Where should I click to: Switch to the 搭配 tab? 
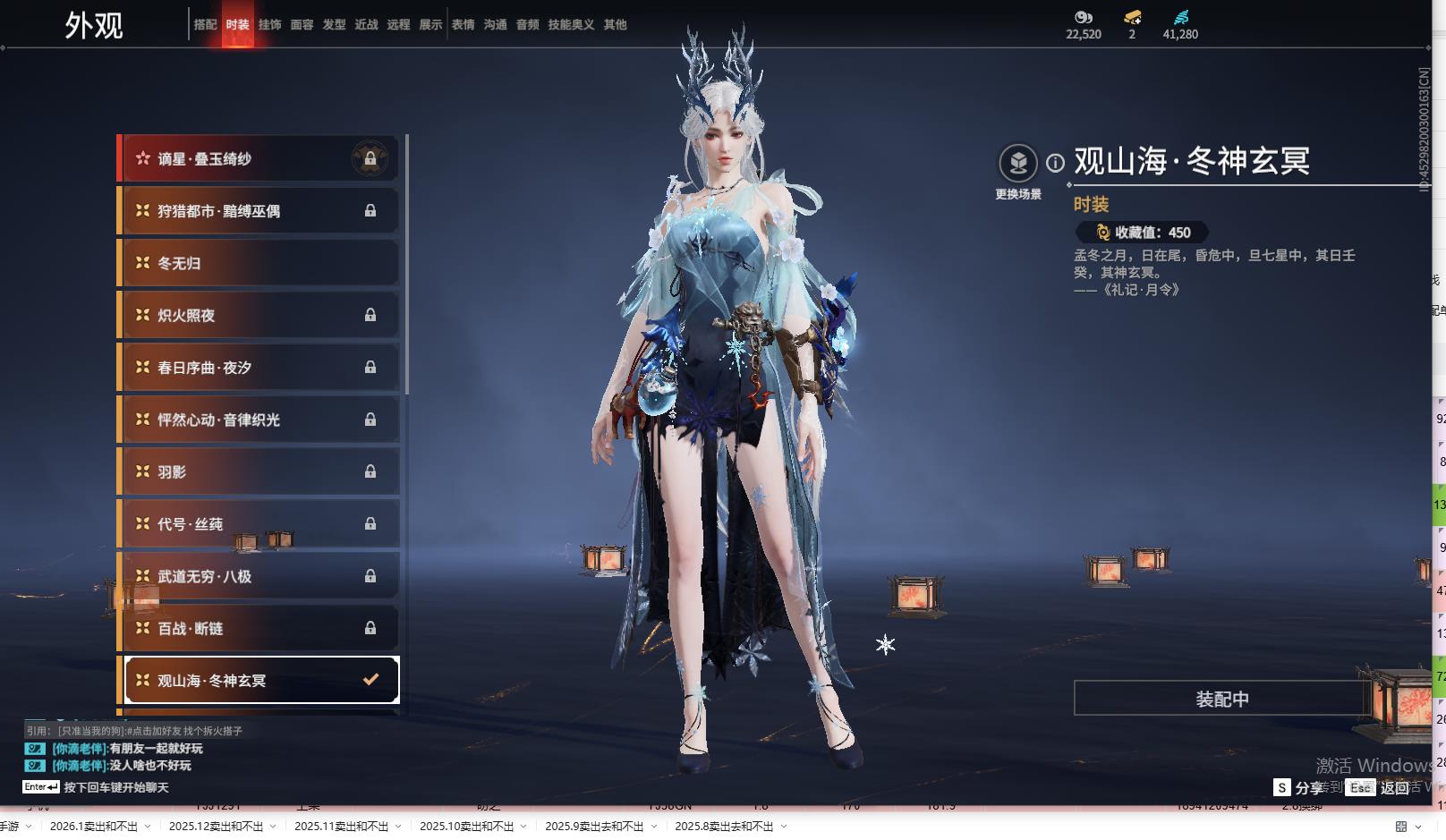[x=205, y=25]
